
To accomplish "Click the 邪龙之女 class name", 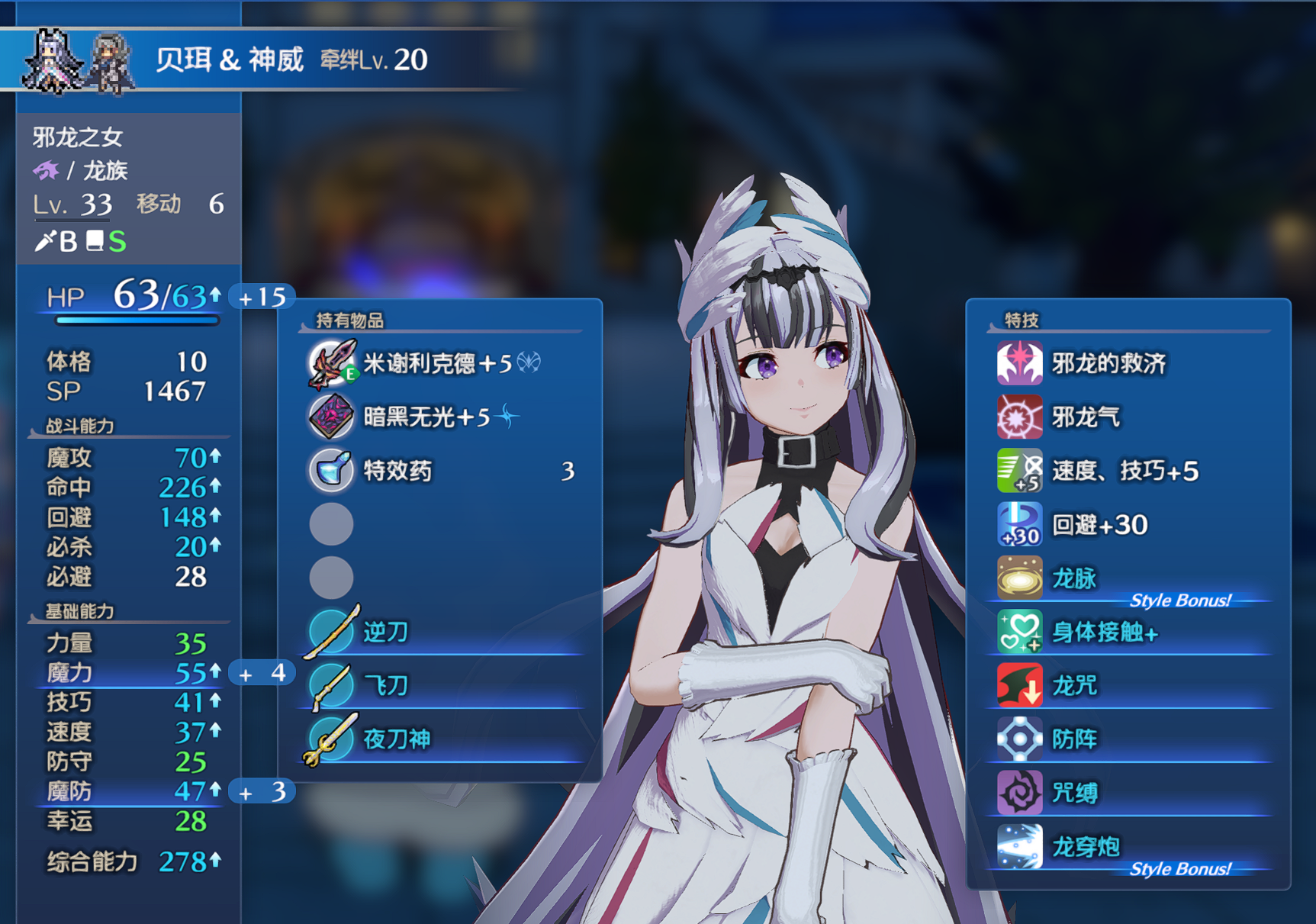I will pyautogui.click(x=78, y=137).
